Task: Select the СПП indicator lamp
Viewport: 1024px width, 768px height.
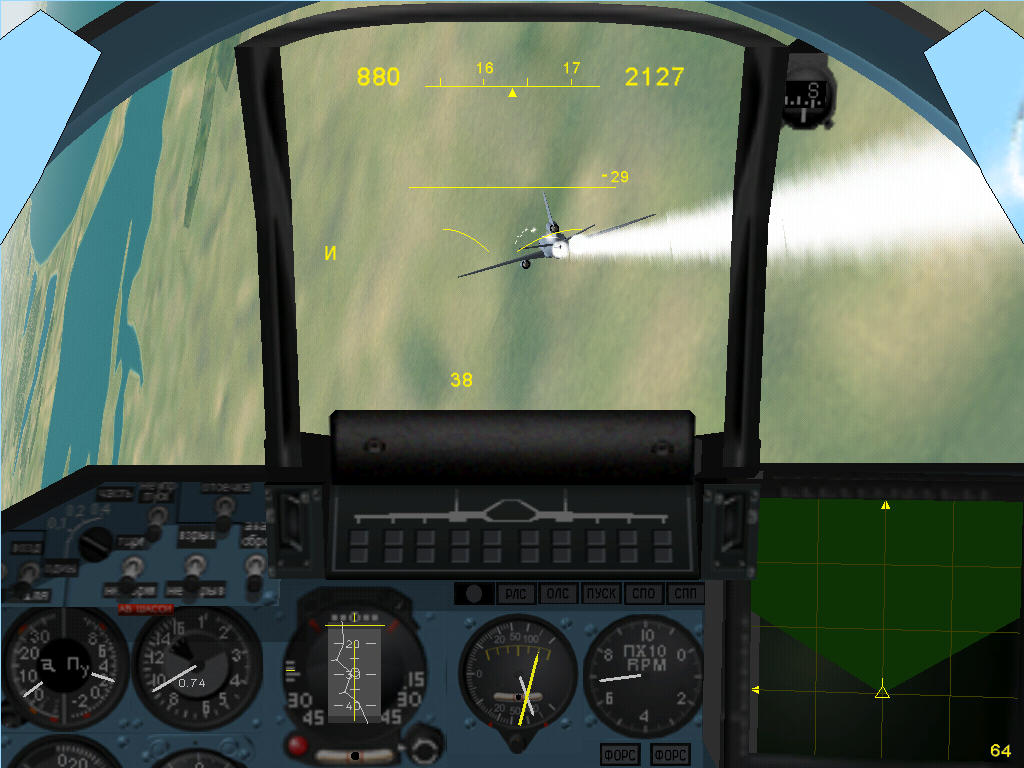Action: (x=685, y=594)
